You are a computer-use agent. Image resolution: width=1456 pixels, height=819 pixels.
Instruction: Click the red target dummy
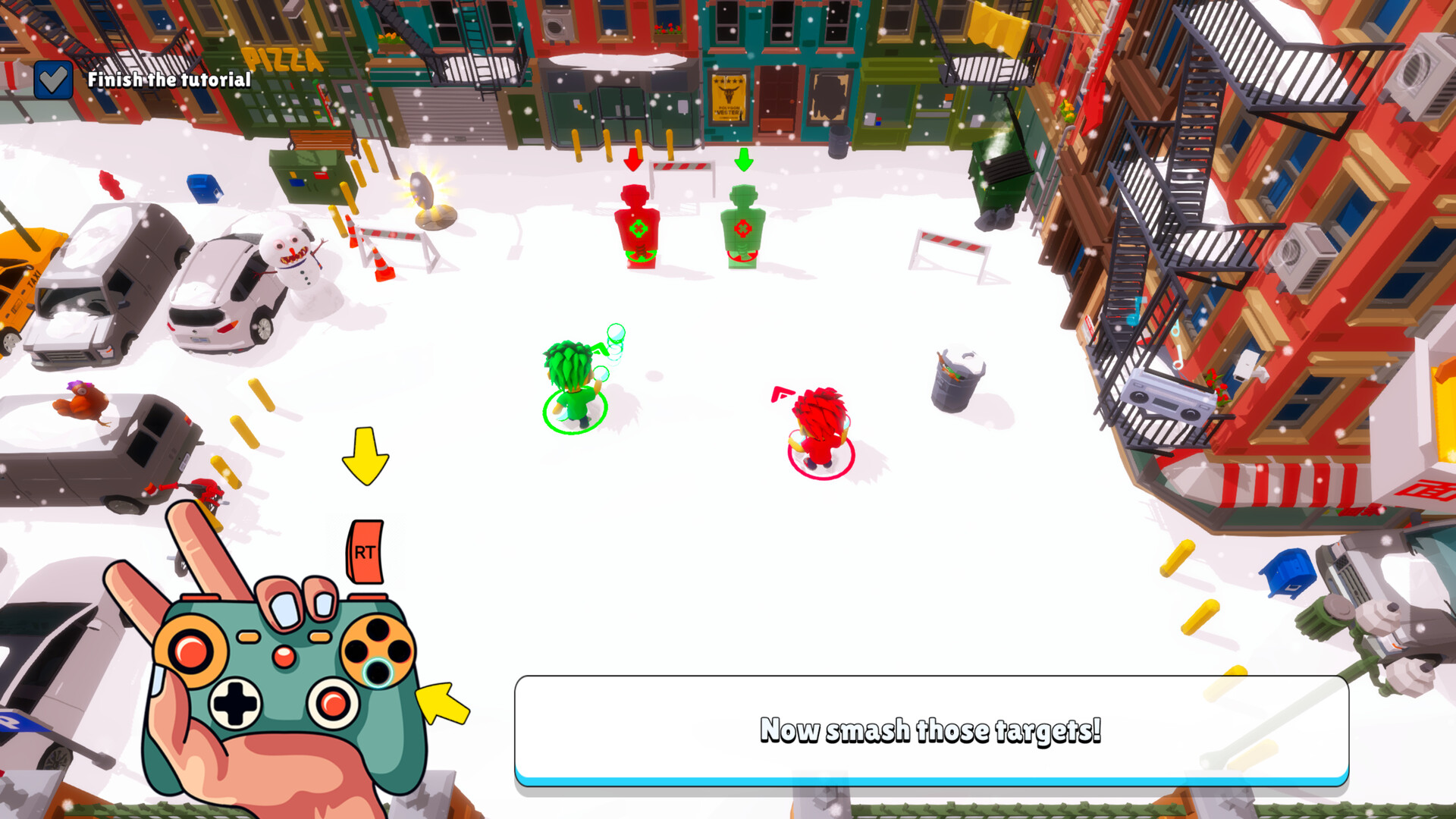635,224
